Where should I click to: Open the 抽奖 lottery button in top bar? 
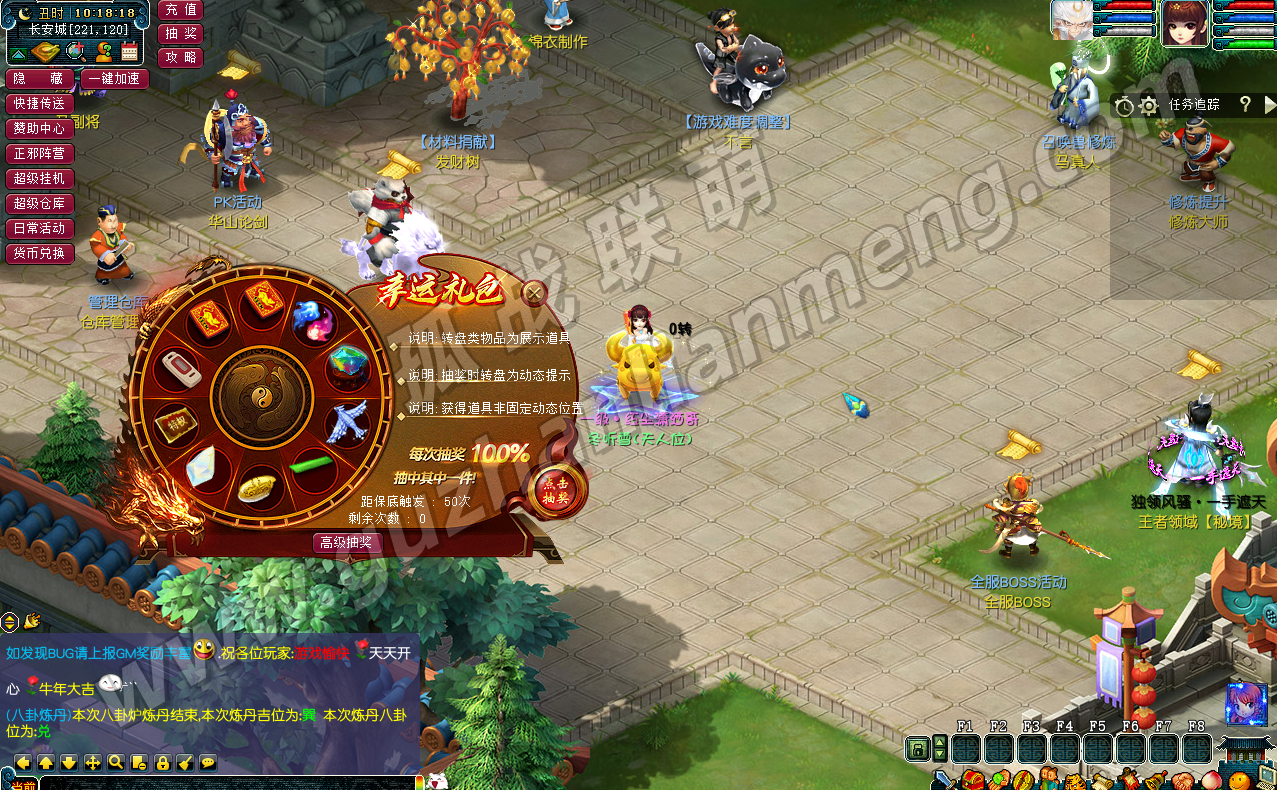[x=180, y=33]
